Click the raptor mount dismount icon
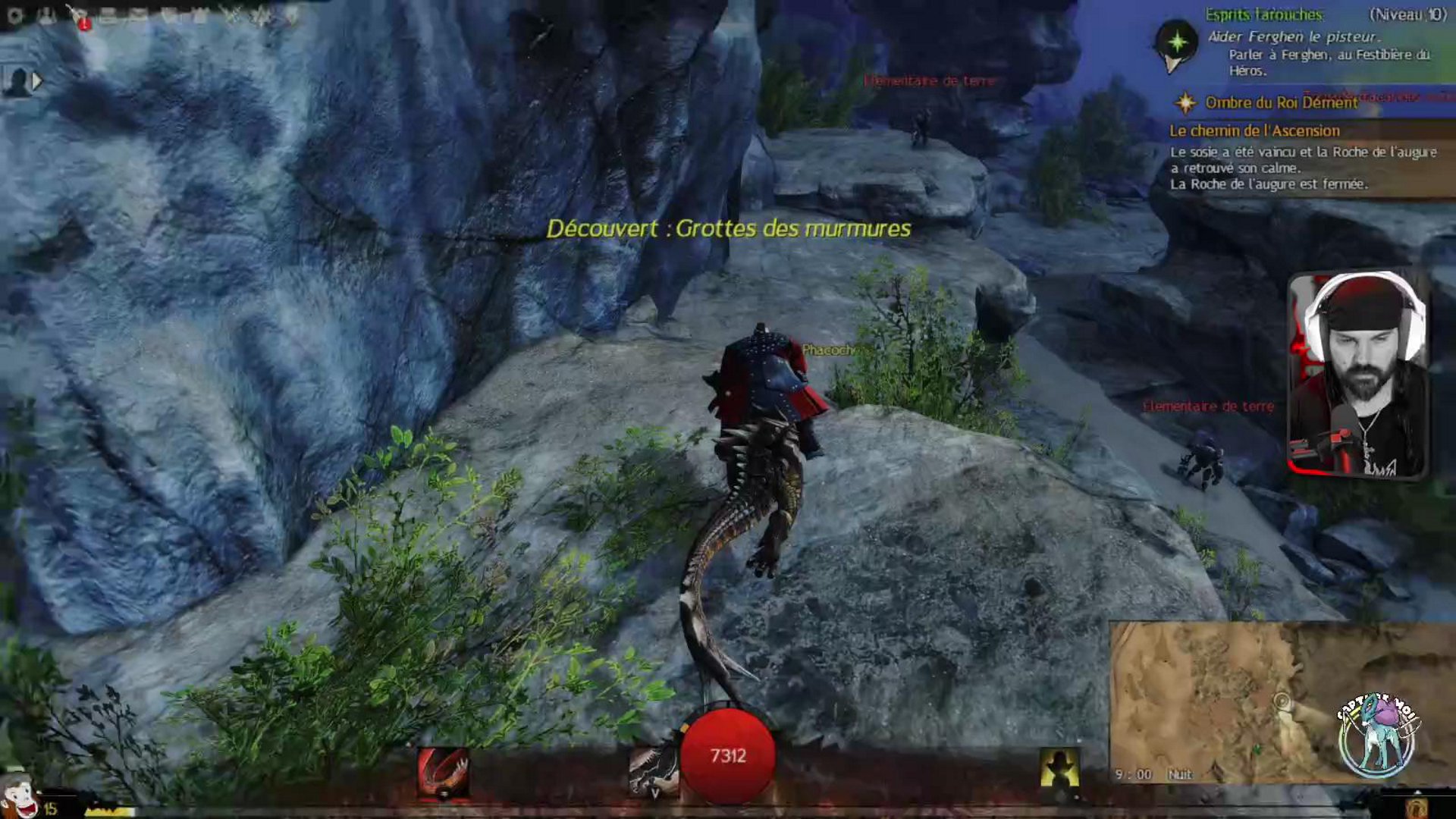 (x=653, y=771)
